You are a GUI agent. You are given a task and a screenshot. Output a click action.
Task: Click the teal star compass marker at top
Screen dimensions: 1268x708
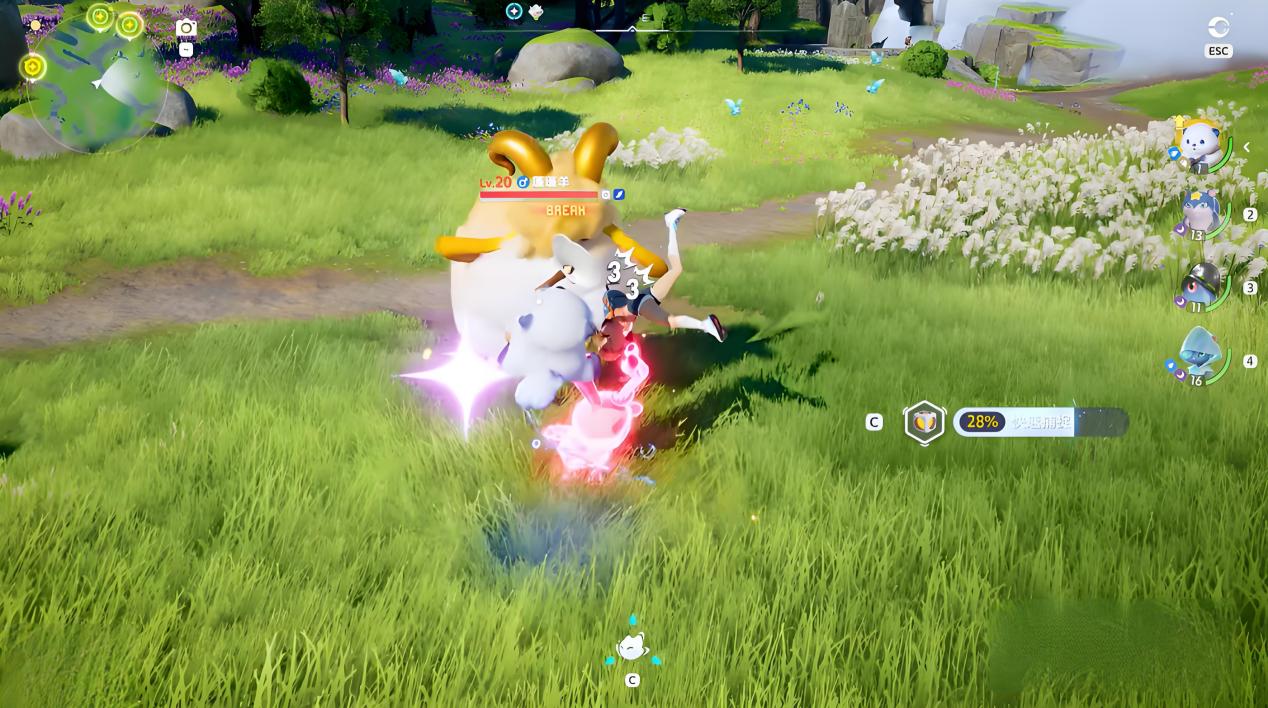(514, 11)
